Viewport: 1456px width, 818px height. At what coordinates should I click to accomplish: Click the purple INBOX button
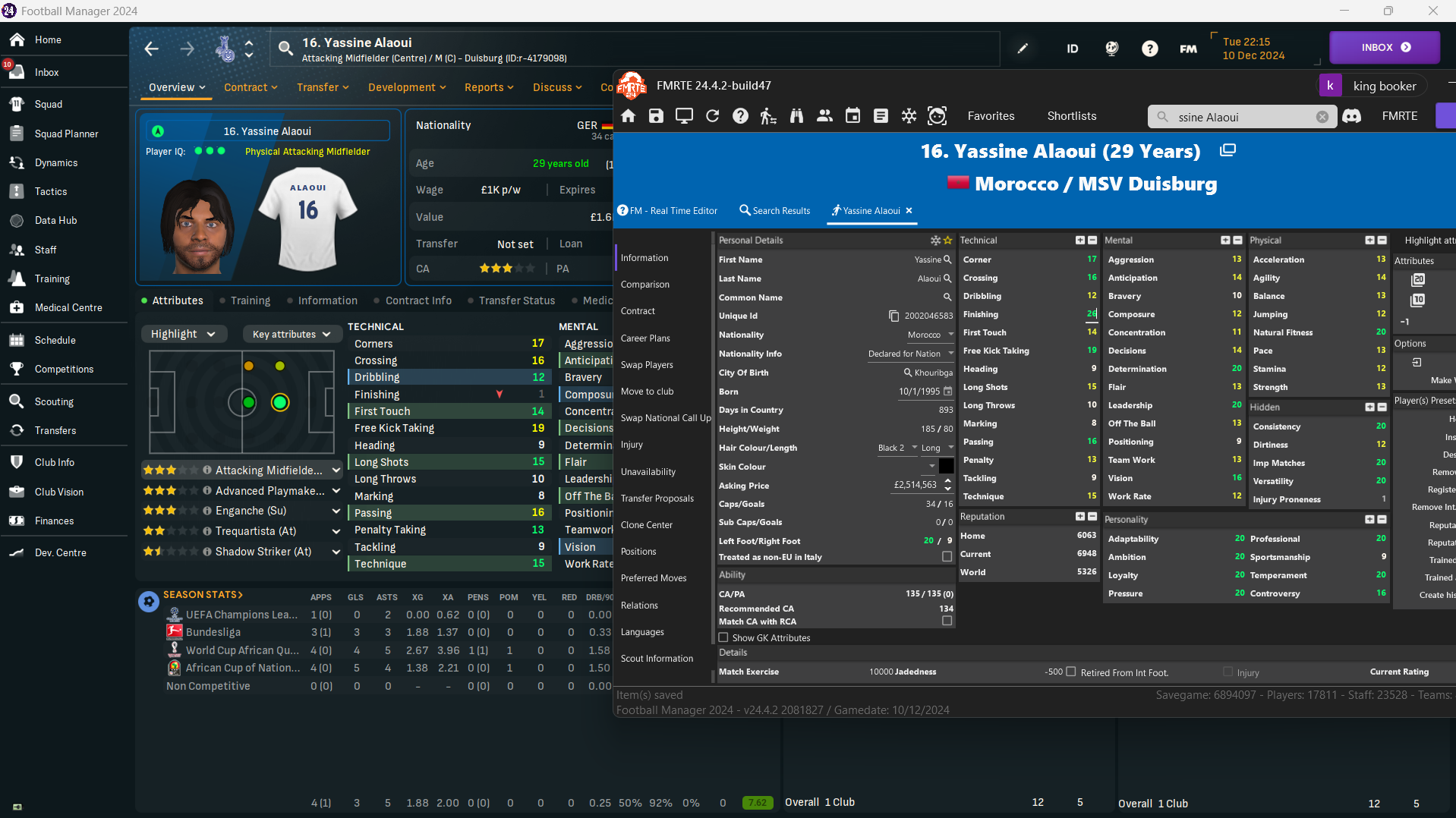(1384, 47)
